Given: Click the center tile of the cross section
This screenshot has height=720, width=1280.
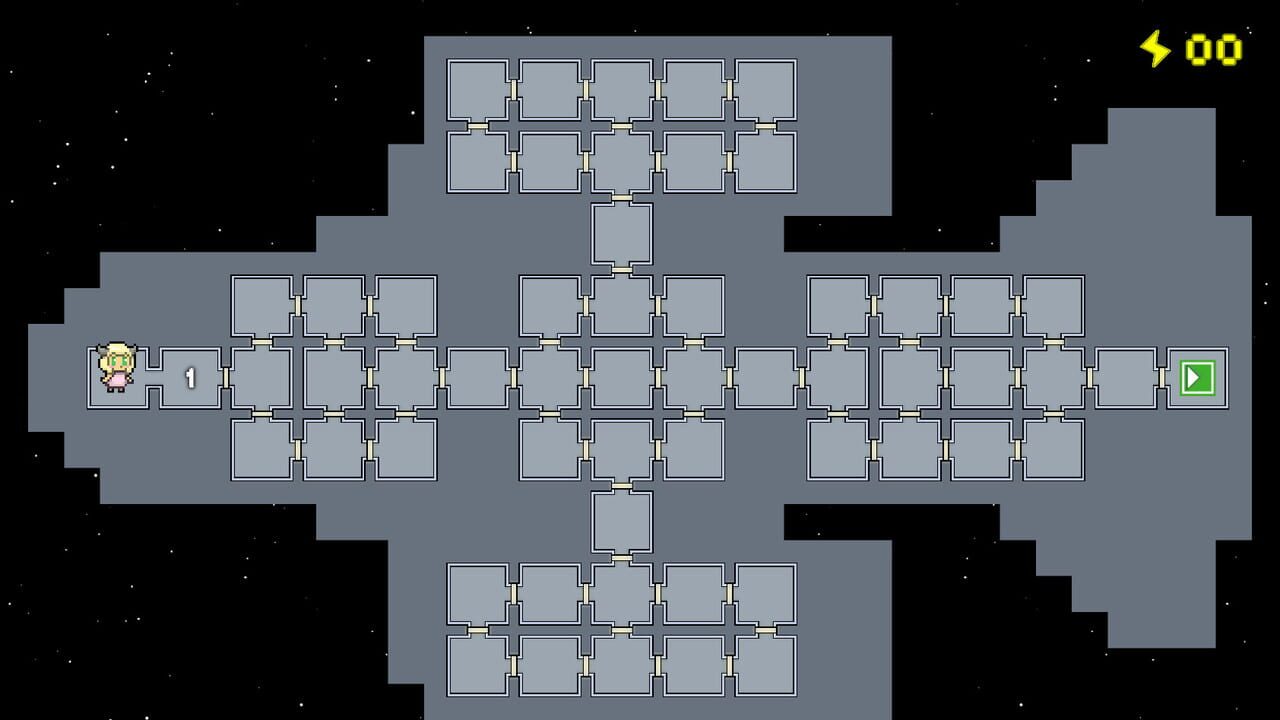Looking at the screenshot, I should click(622, 378).
